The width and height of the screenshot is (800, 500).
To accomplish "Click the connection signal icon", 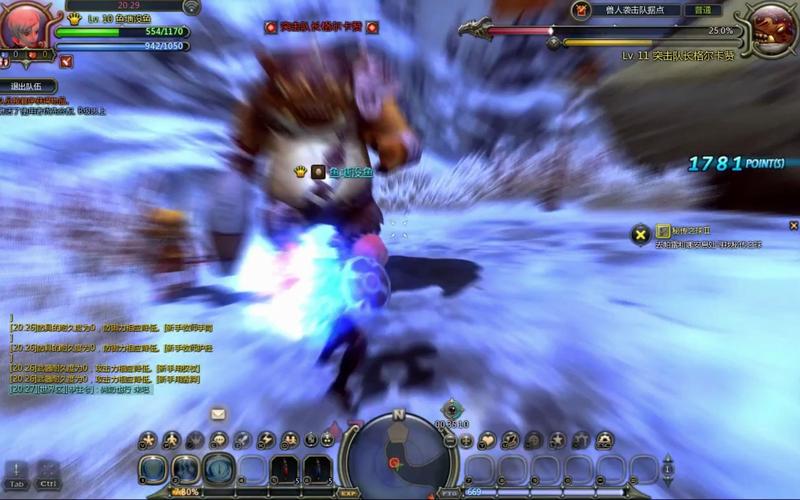I will [x=191, y=7].
